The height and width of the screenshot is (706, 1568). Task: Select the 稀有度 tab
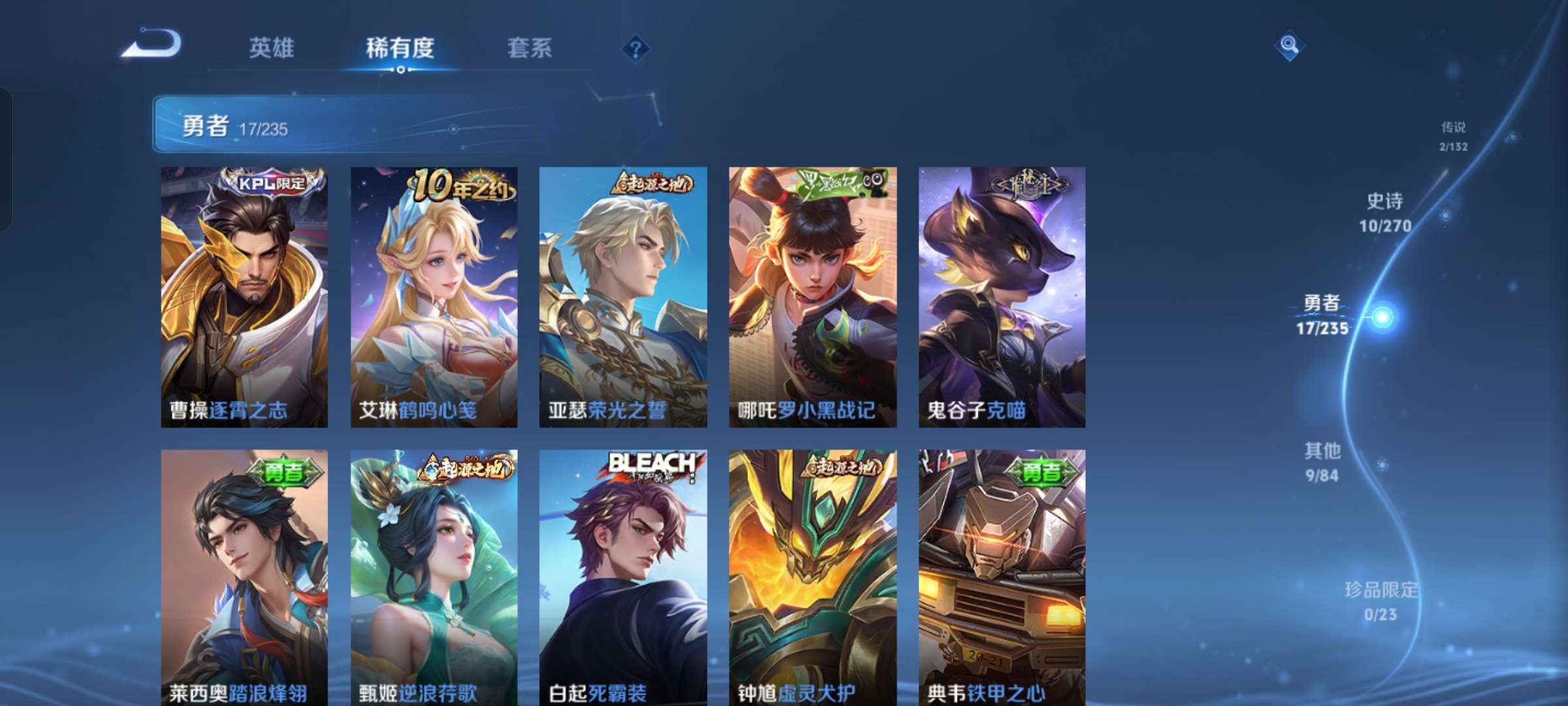click(400, 48)
